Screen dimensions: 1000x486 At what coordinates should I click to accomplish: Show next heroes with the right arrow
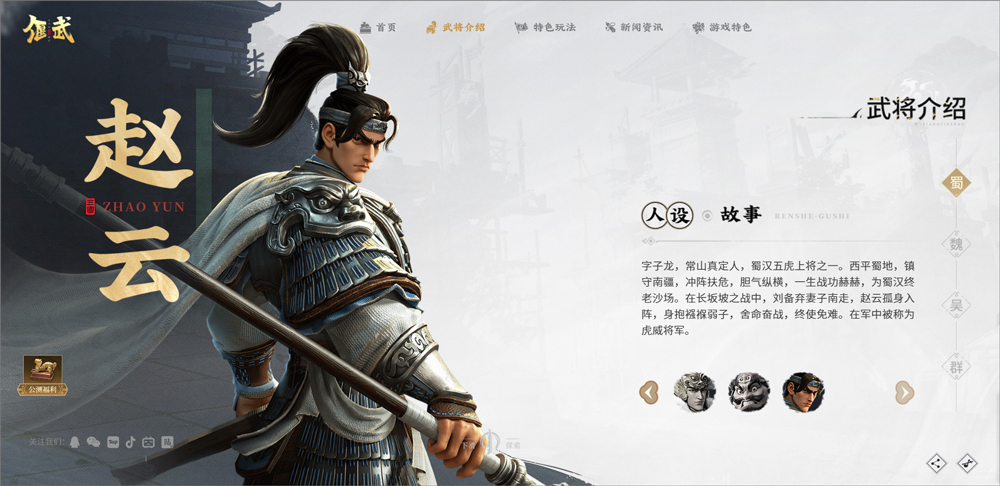click(904, 392)
